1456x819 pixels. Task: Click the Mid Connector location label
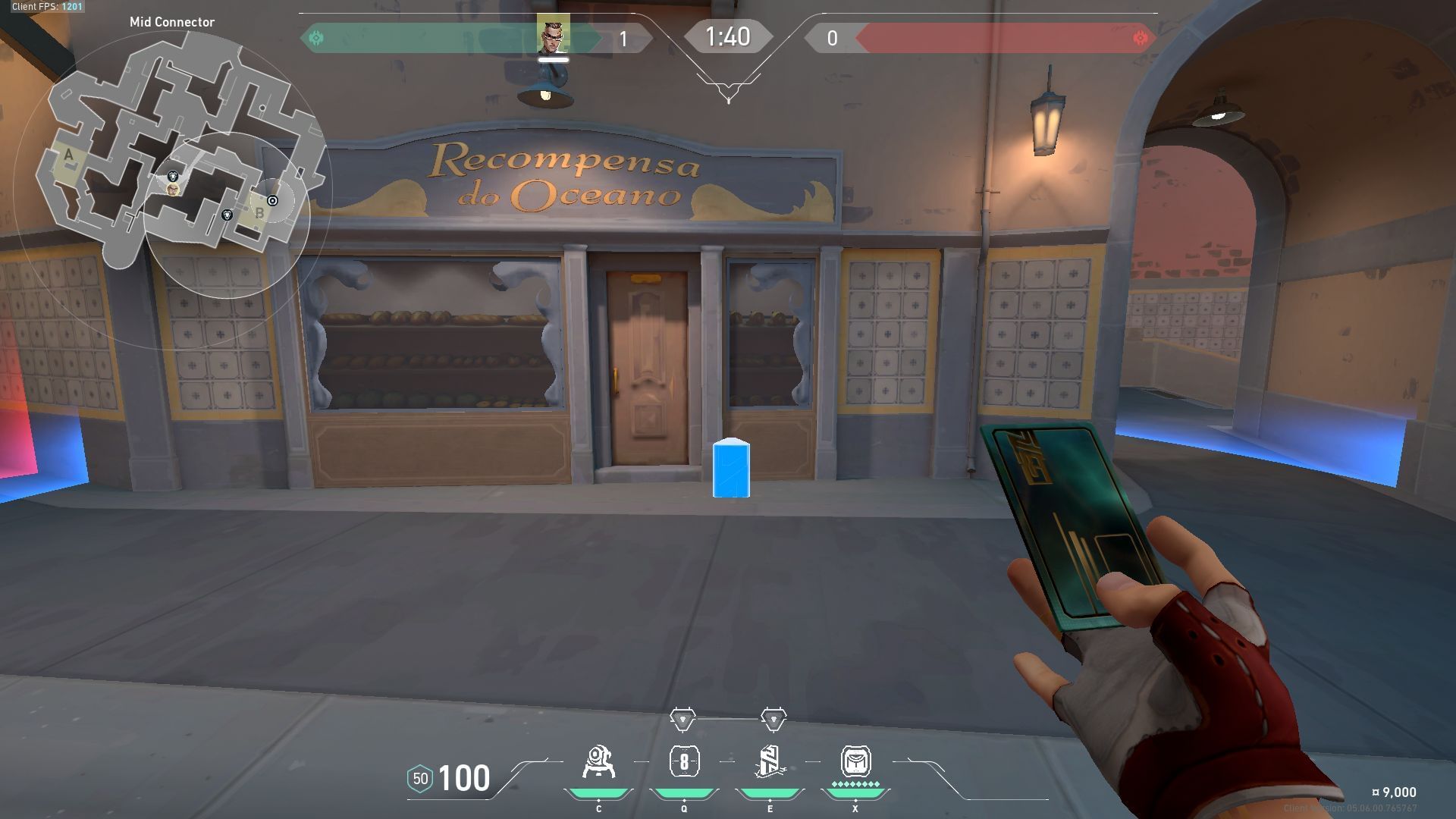tap(172, 23)
